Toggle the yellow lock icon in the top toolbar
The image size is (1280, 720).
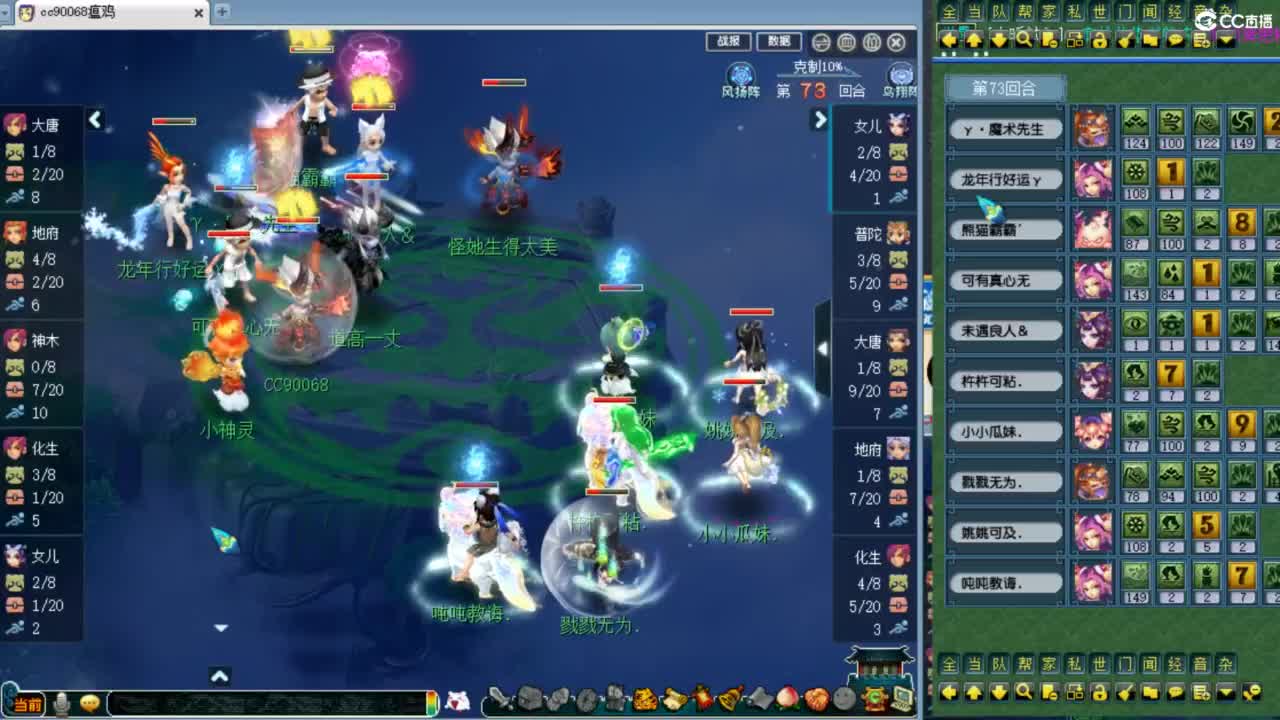[1100, 40]
